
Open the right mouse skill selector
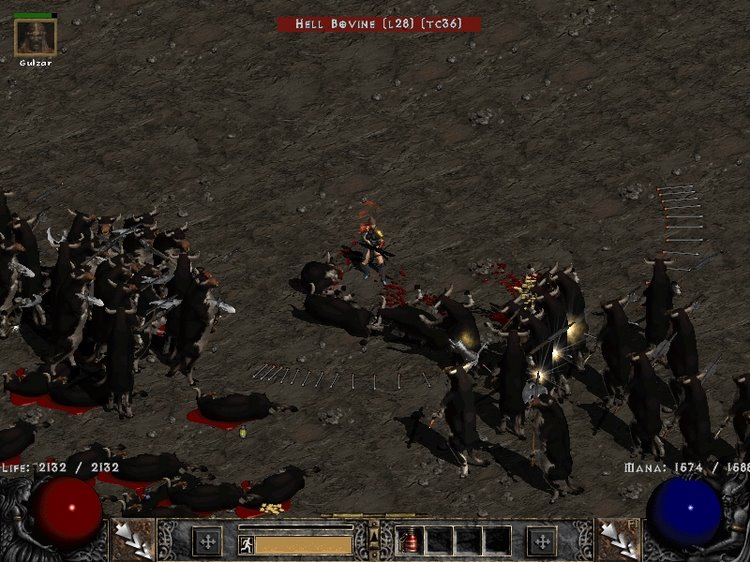click(617, 538)
